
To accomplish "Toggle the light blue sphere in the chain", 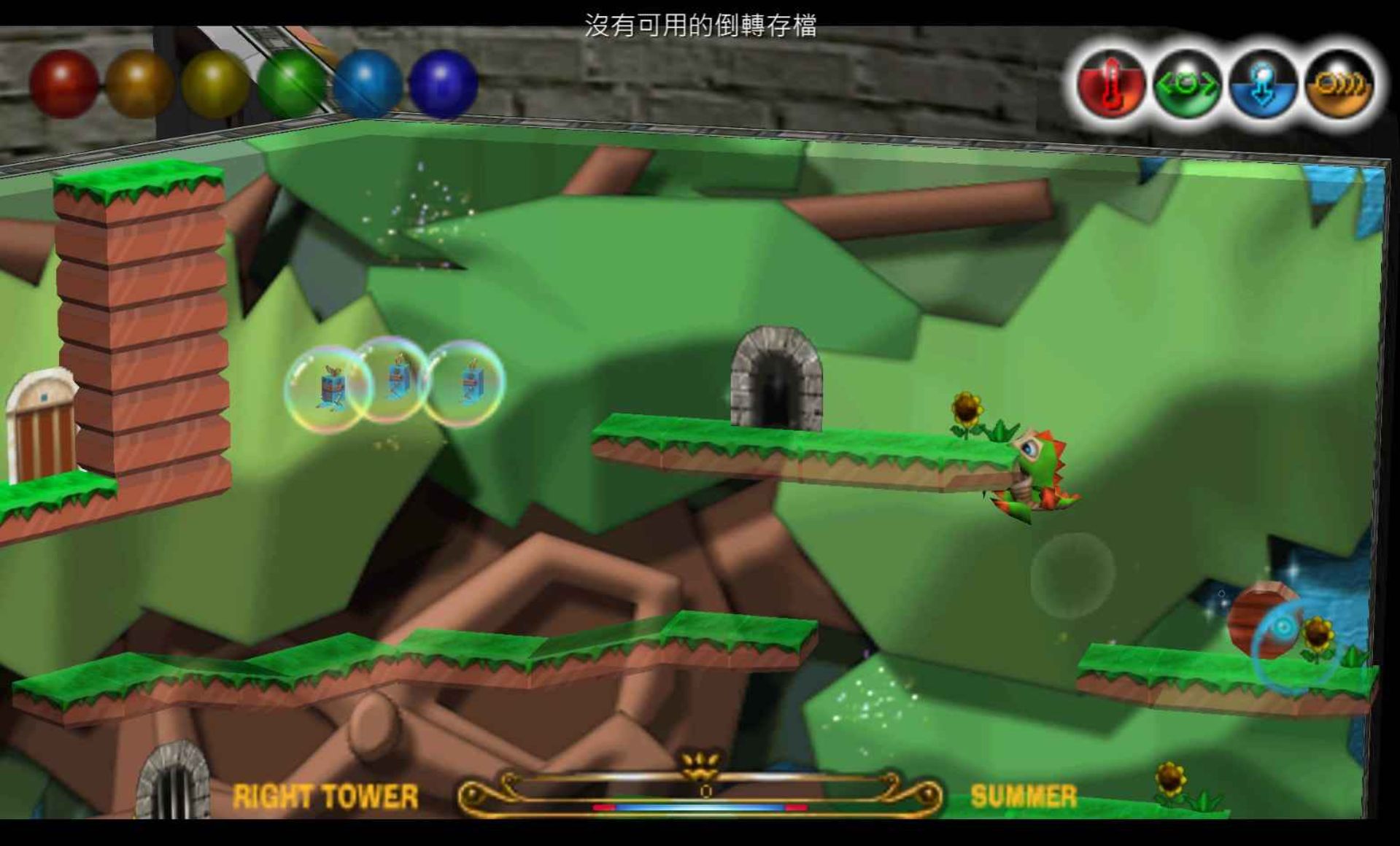I will [366, 82].
